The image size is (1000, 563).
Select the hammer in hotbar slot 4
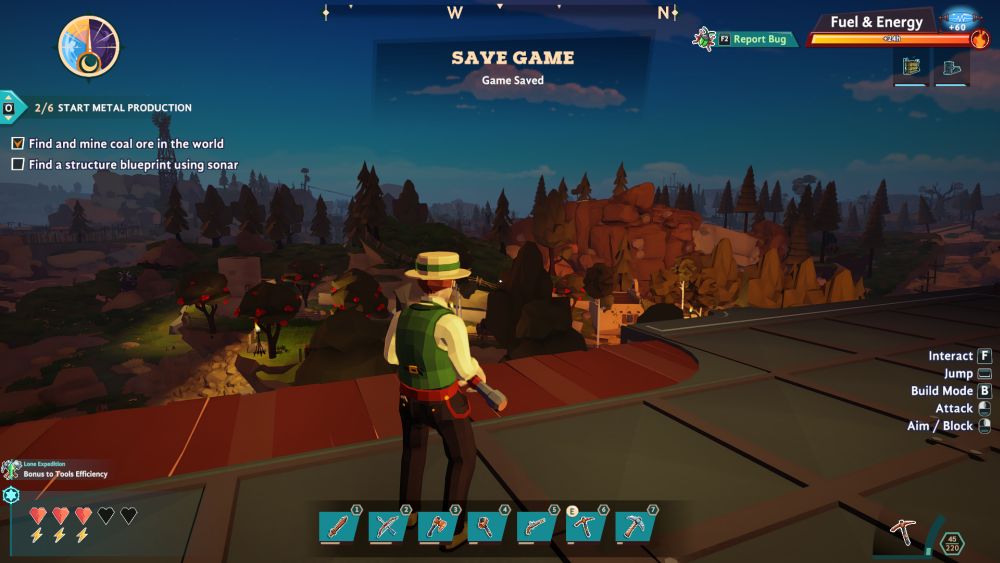pyautogui.click(x=486, y=526)
